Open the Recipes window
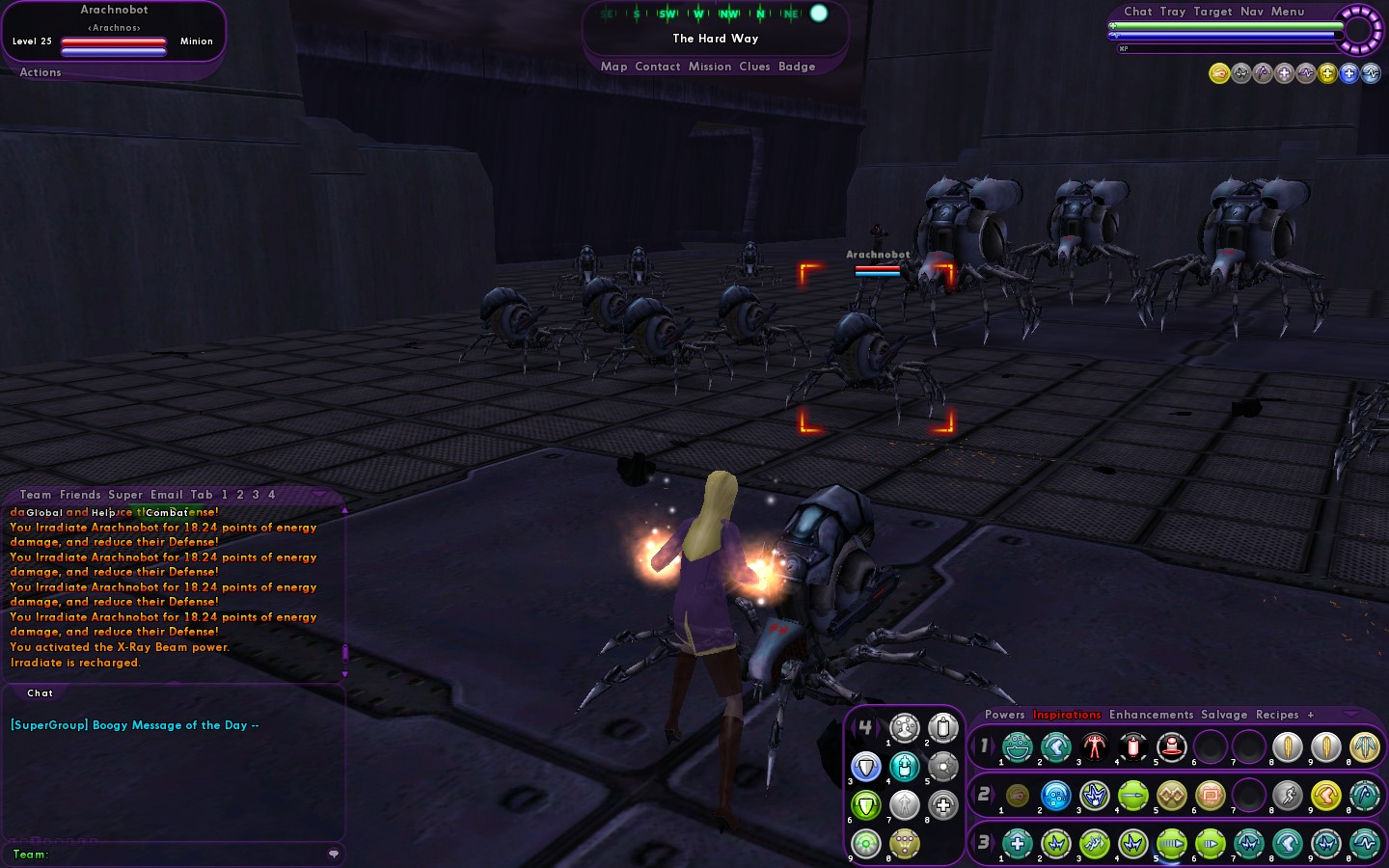1389x868 pixels. pos(1277,715)
